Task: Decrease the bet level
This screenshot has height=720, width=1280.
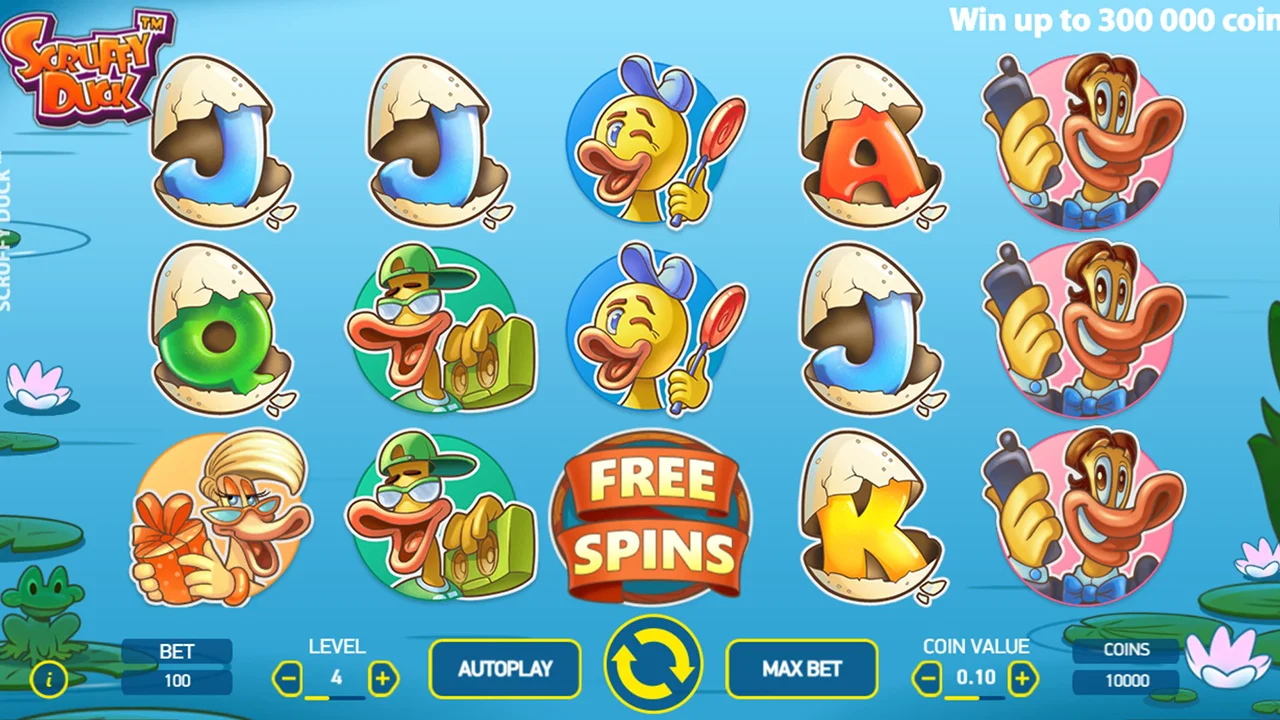Action: click(288, 679)
